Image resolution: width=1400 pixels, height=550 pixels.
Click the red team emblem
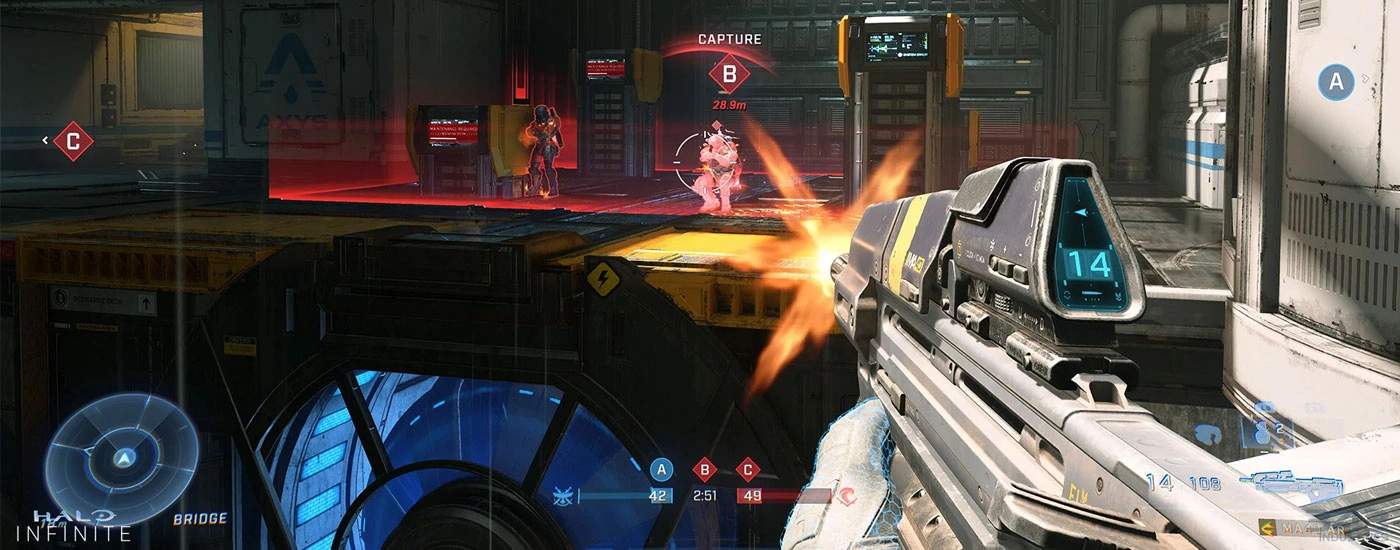click(846, 495)
